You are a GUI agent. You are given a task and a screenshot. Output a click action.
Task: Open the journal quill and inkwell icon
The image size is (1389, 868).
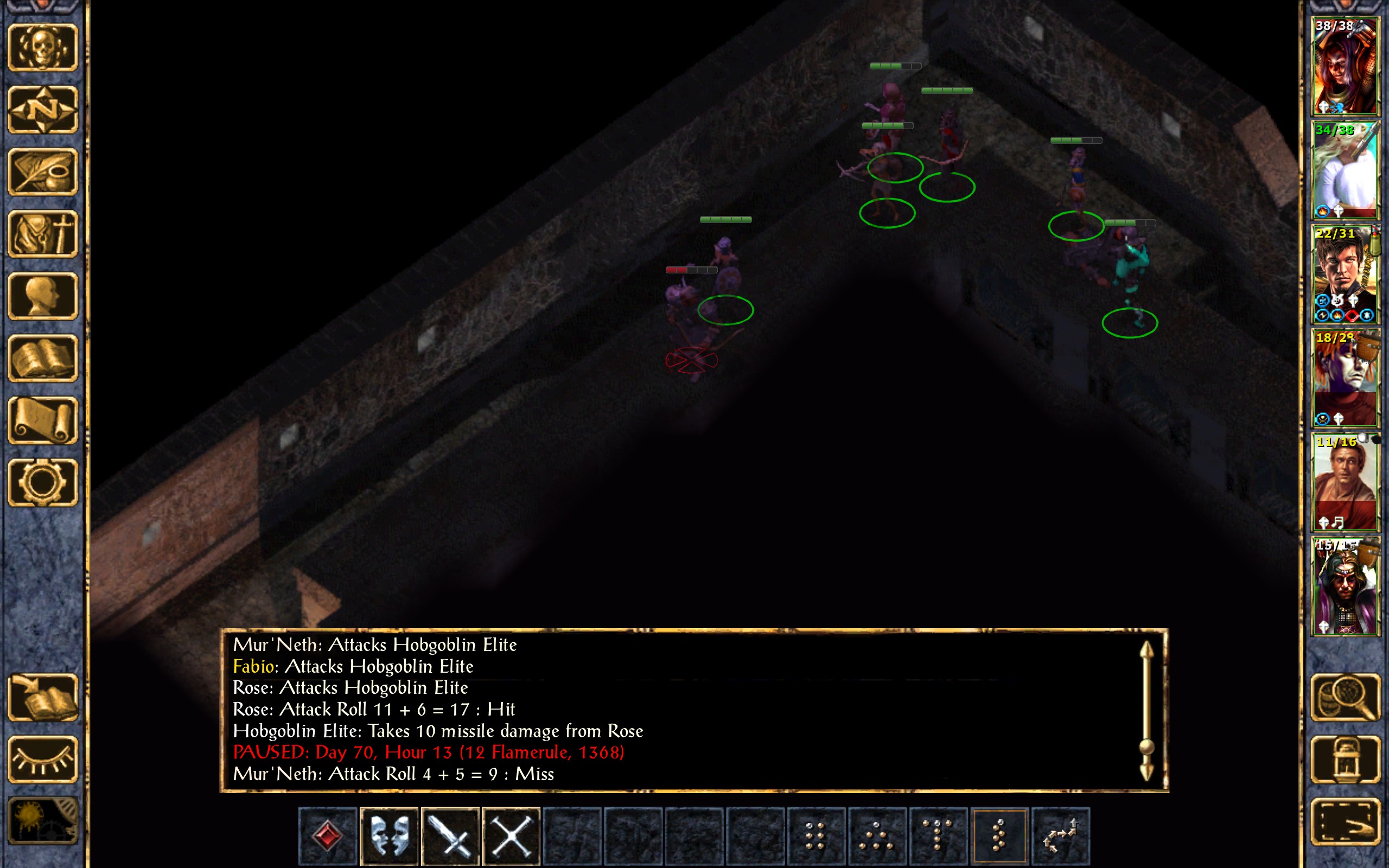tap(43, 171)
